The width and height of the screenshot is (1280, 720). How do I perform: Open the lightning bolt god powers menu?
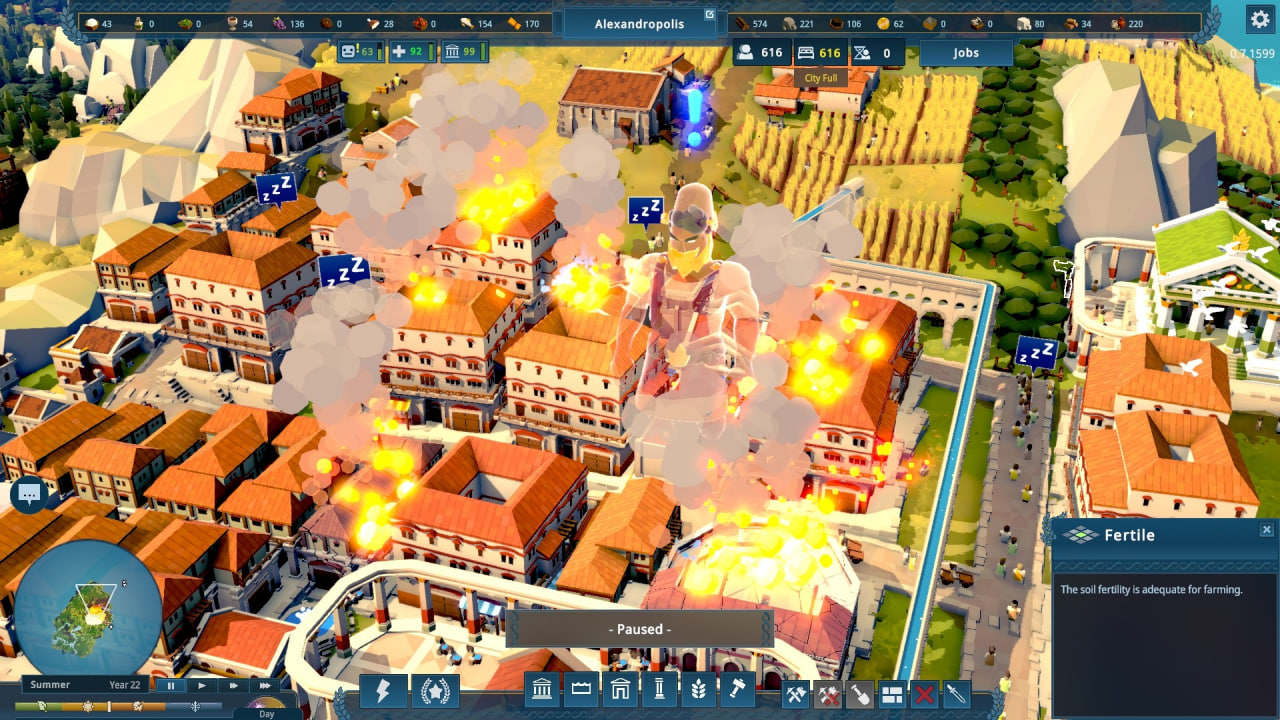(382, 691)
